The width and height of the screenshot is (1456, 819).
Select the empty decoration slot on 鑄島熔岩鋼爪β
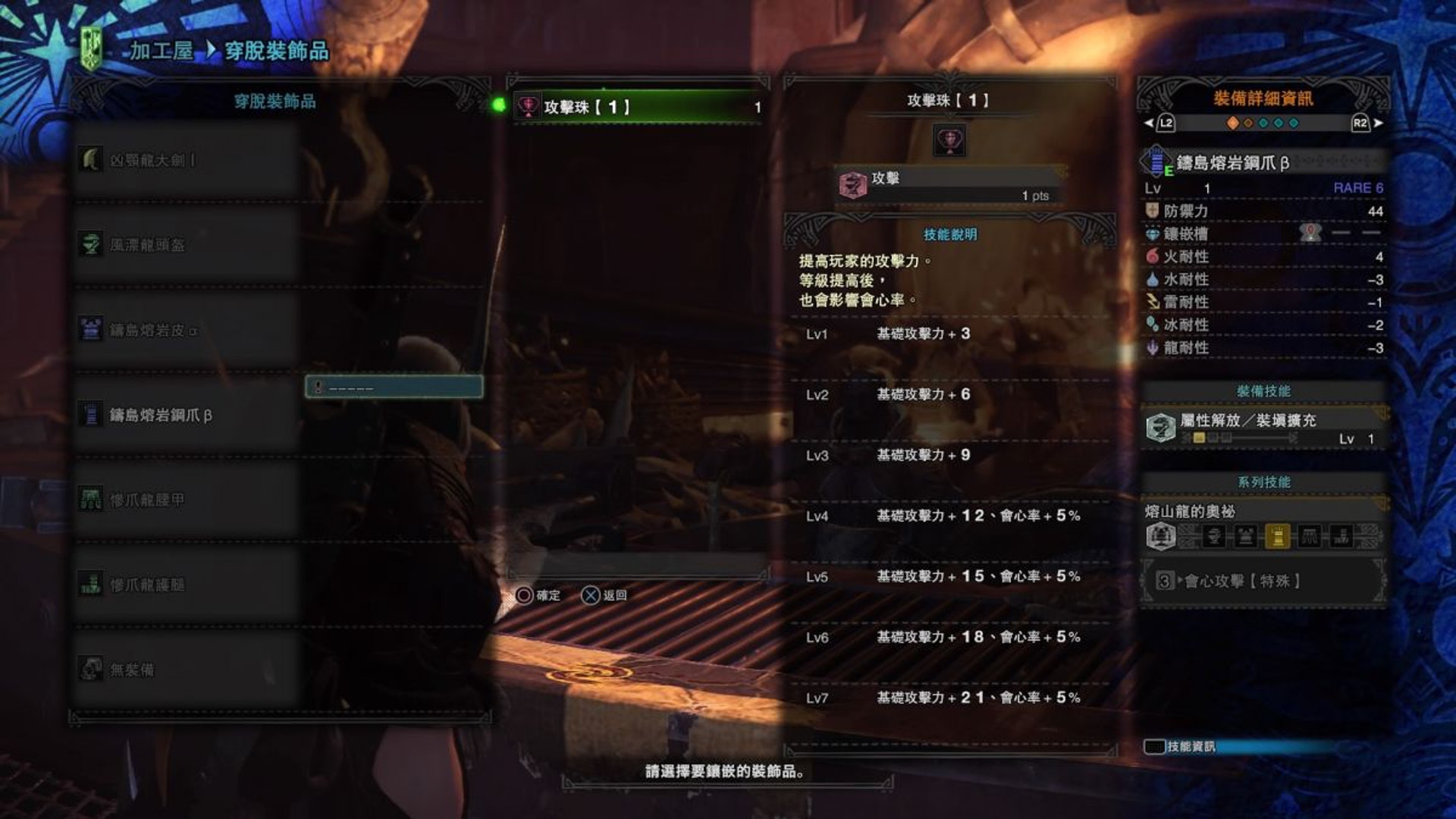click(x=394, y=387)
